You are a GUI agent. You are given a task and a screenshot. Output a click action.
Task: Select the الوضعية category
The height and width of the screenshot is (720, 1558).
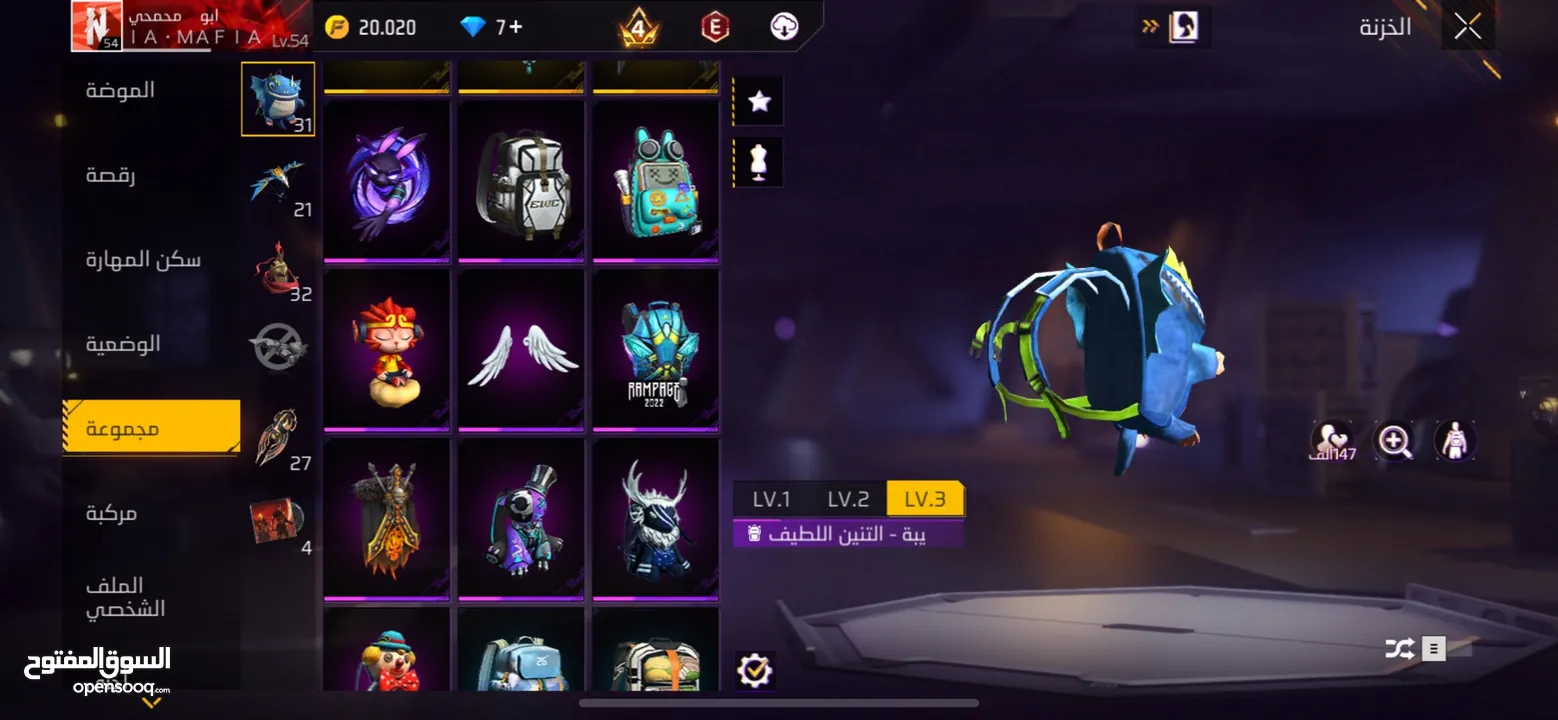(123, 344)
